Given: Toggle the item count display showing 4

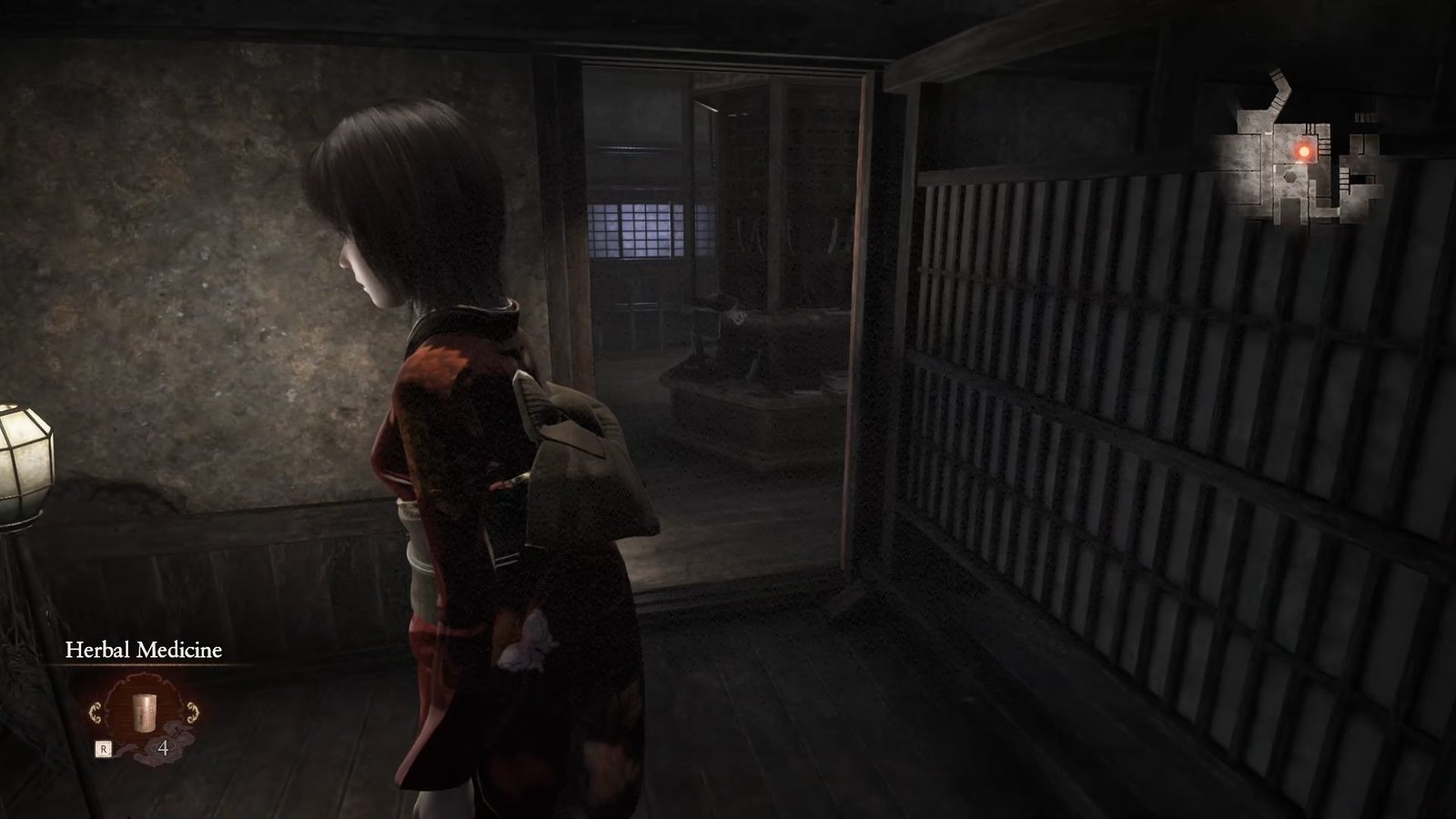Looking at the screenshot, I should point(164,748).
